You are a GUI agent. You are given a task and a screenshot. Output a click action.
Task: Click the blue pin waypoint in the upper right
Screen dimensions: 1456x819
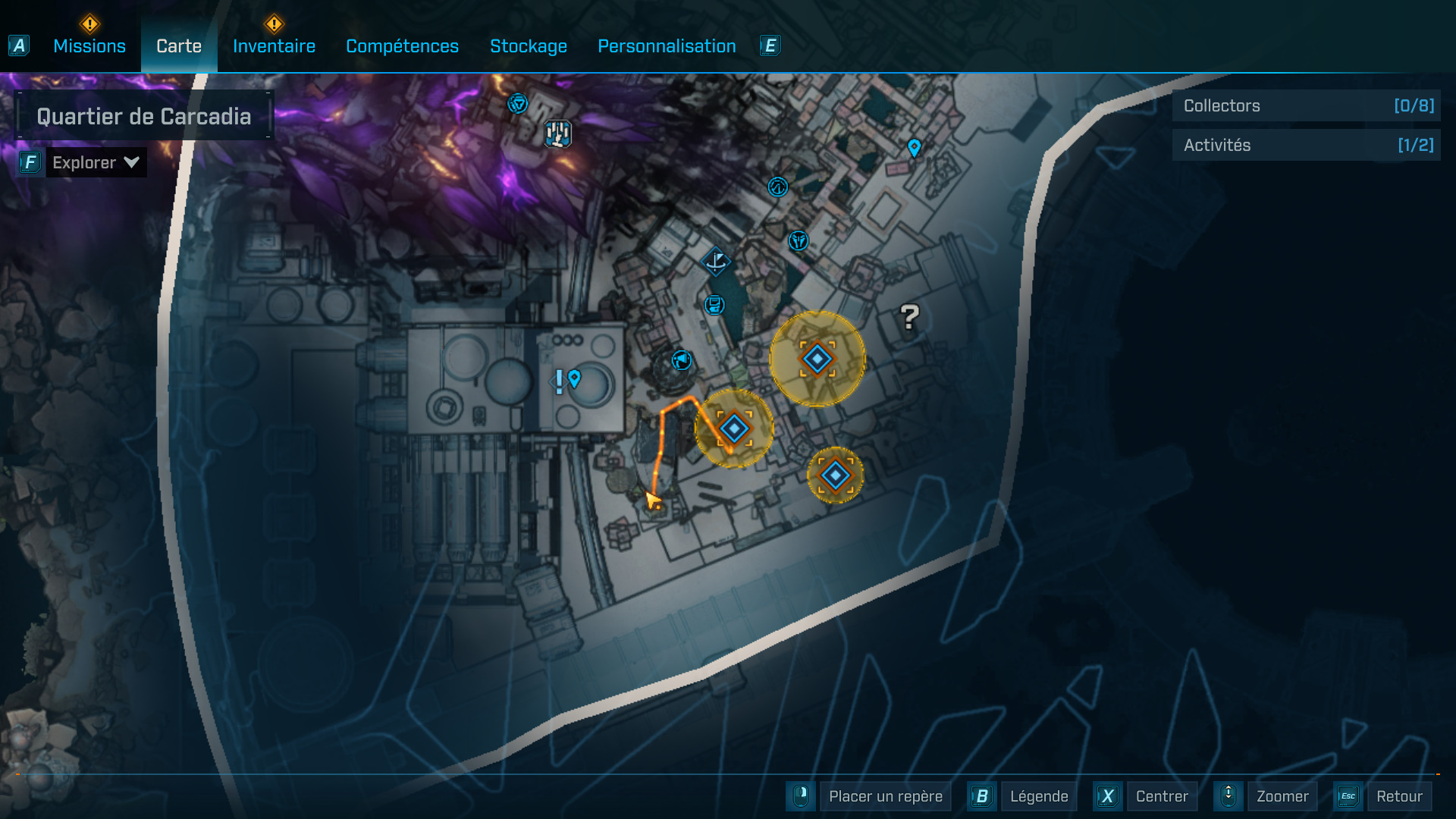click(914, 149)
